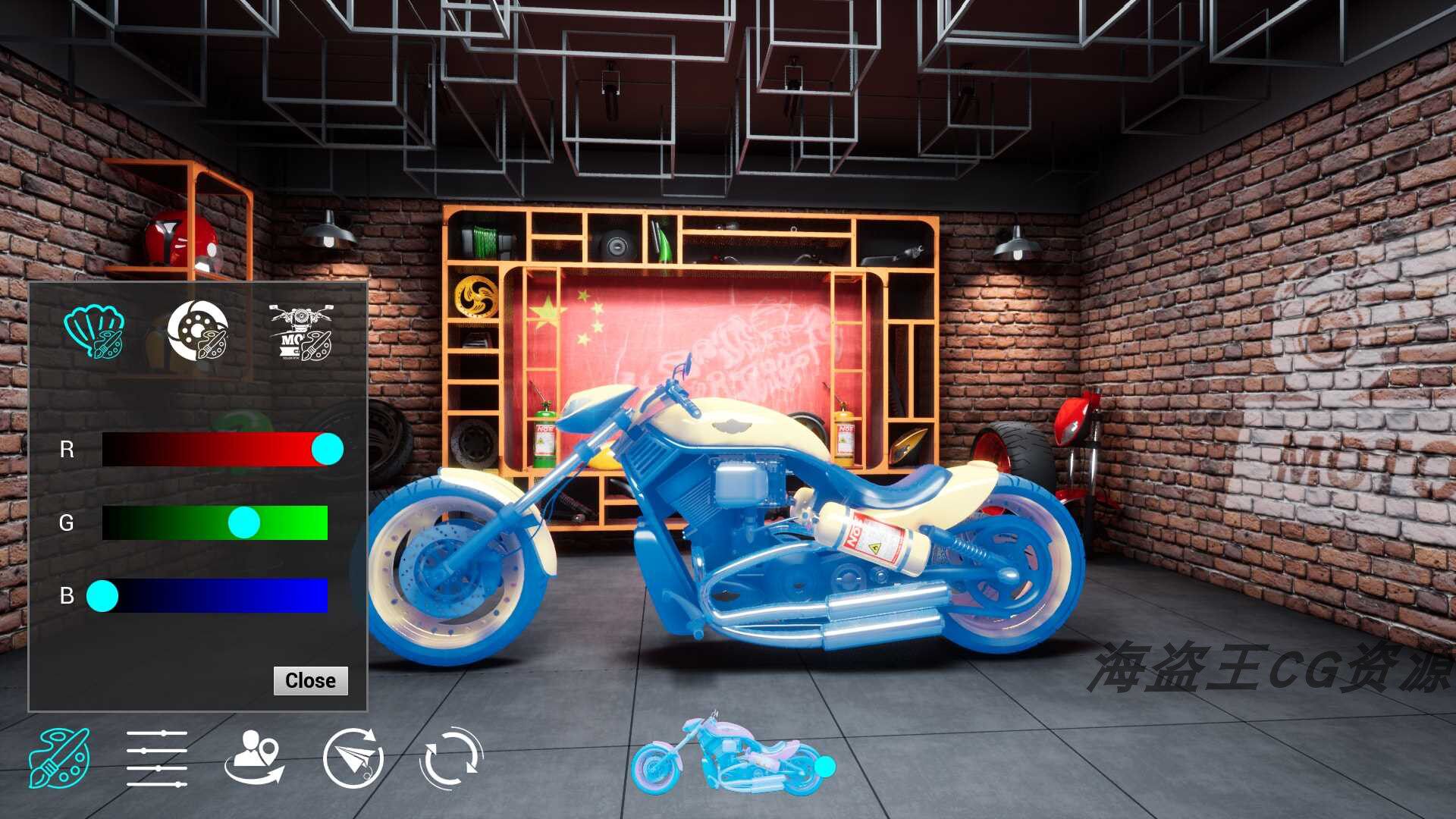Viewport: 1456px width, 819px height.
Task: Click the green channel slider handle
Action: pyautogui.click(x=244, y=522)
